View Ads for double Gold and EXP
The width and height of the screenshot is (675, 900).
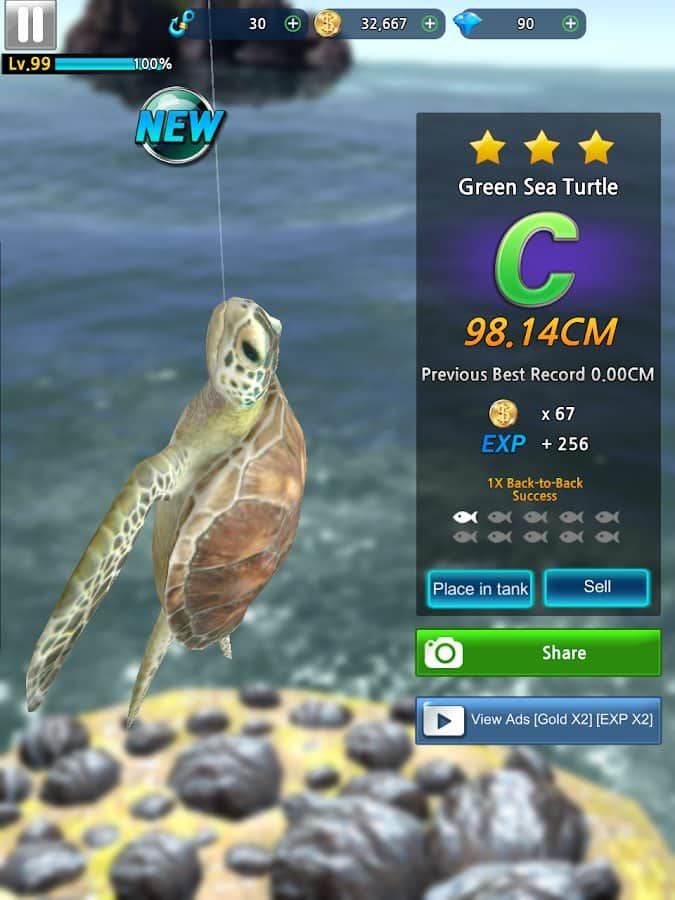tap(538, 720)
